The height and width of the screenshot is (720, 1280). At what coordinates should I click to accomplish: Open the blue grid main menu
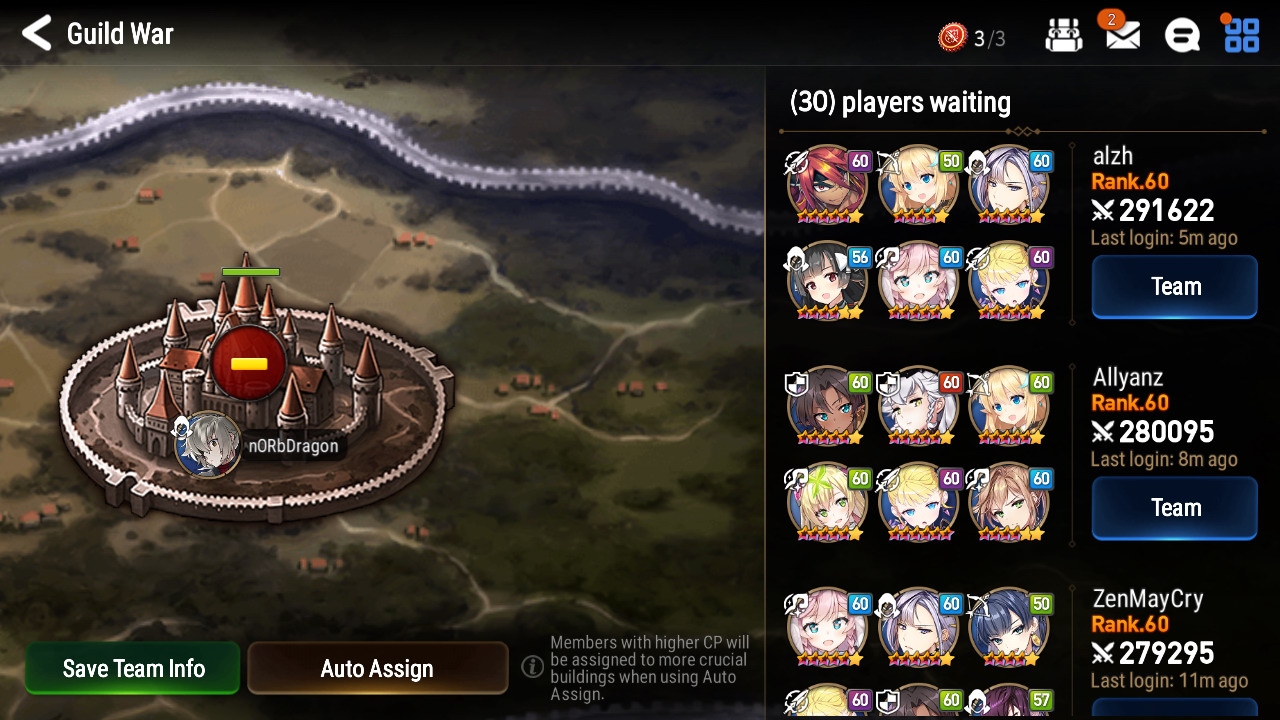(1242, 35)
